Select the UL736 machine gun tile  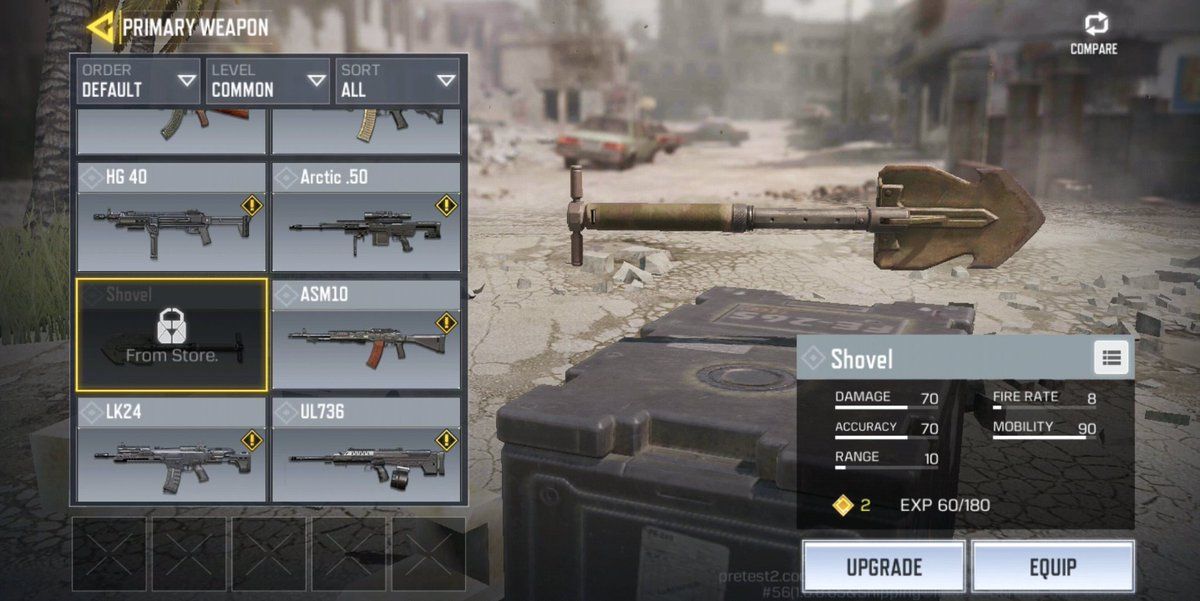pyautogui.click(x=365, y=450)
